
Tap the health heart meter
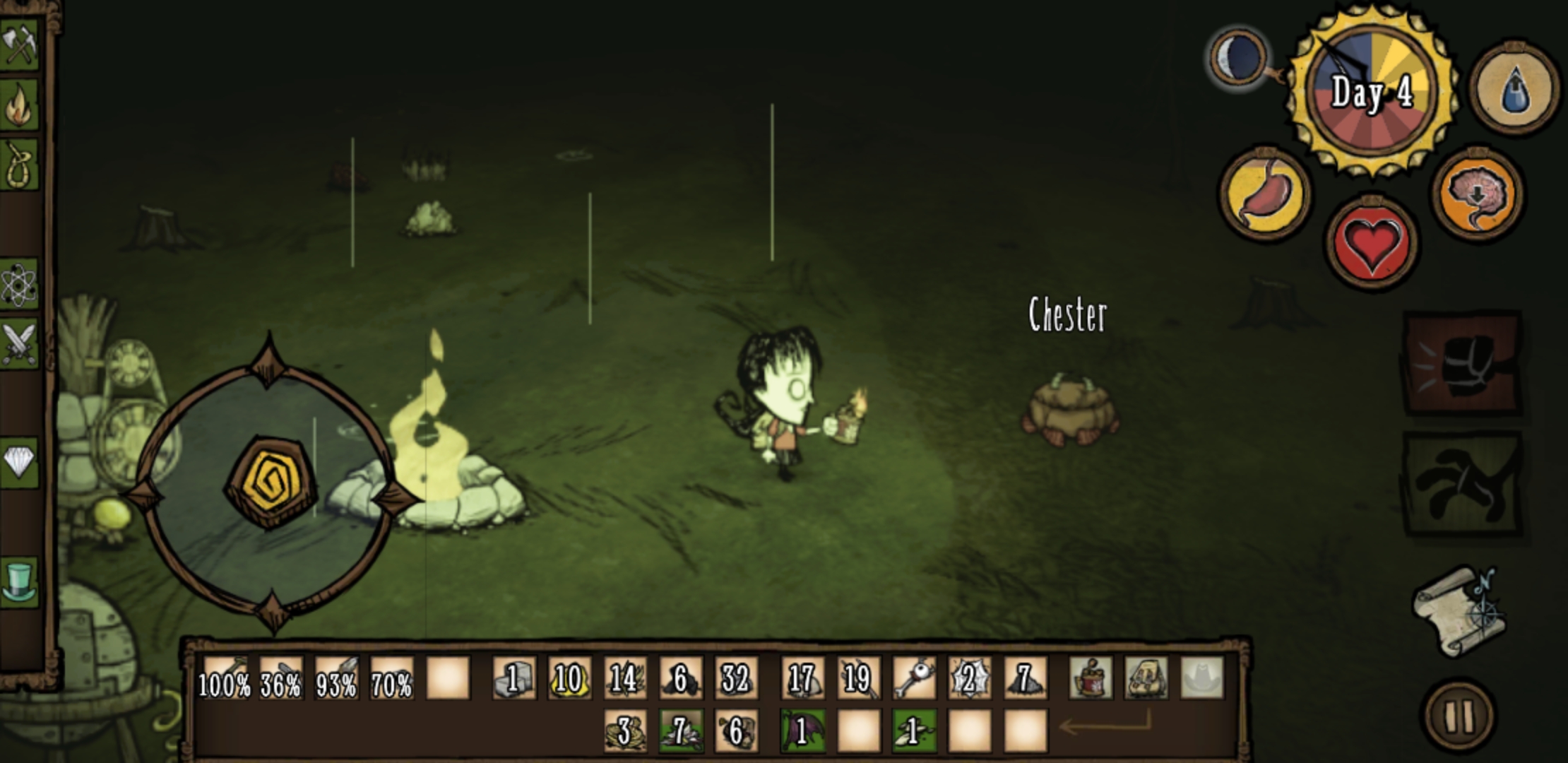click(1374, 240)
